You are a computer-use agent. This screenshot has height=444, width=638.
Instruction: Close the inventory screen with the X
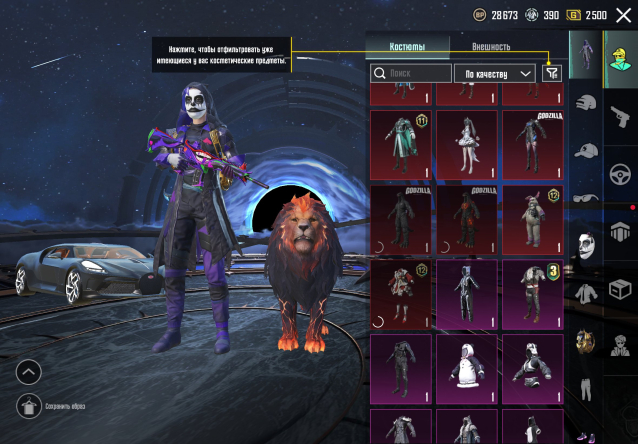tap(623, 15)
